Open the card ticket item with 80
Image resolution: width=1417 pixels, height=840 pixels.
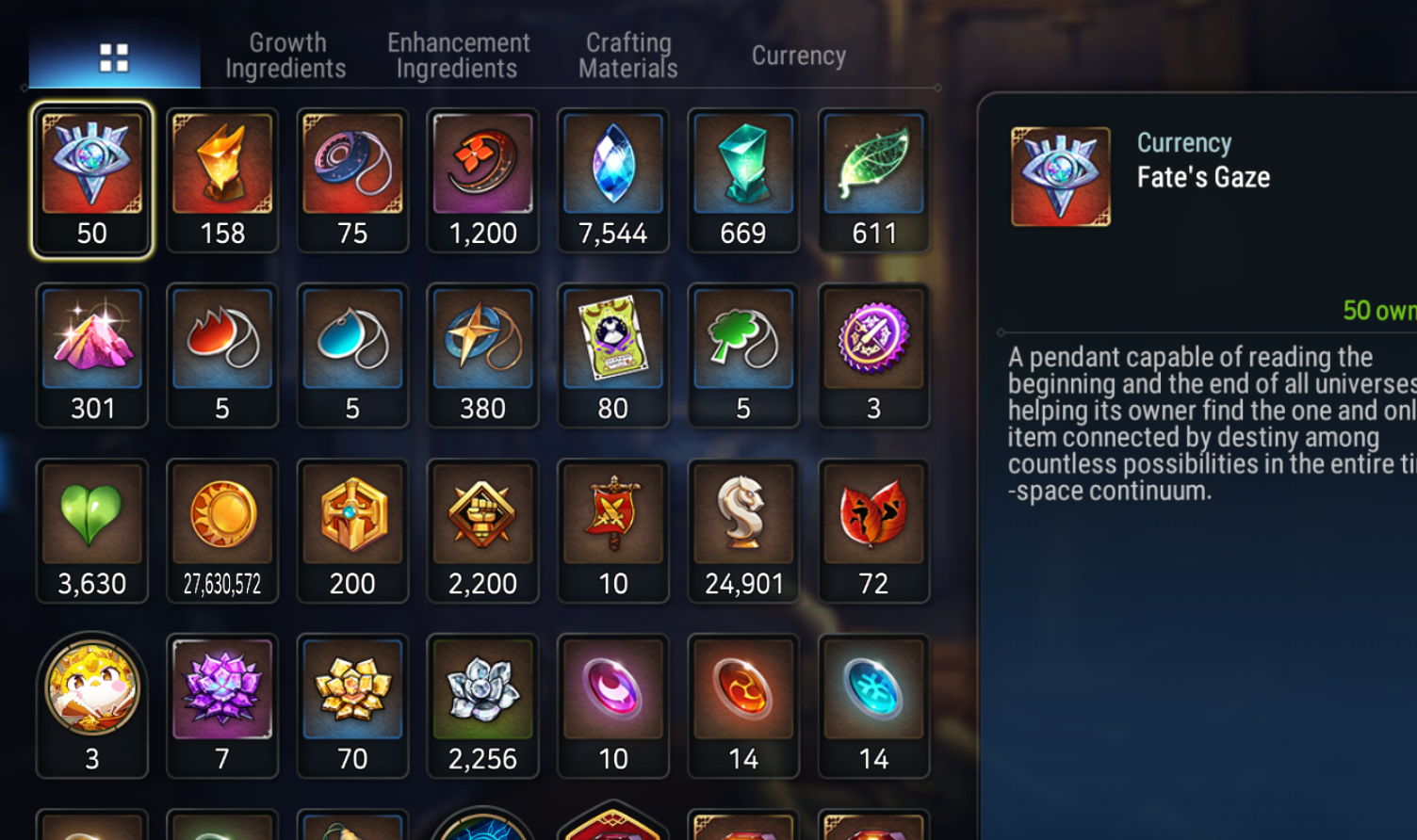coord(613,354)
